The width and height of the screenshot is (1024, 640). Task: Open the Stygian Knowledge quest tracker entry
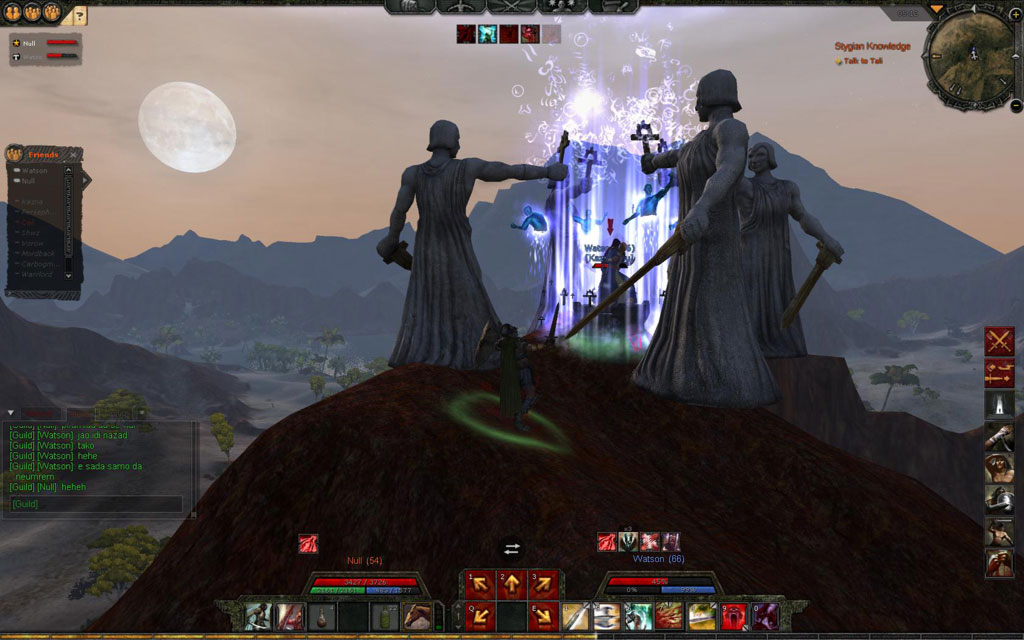click(x=872, y=46)
